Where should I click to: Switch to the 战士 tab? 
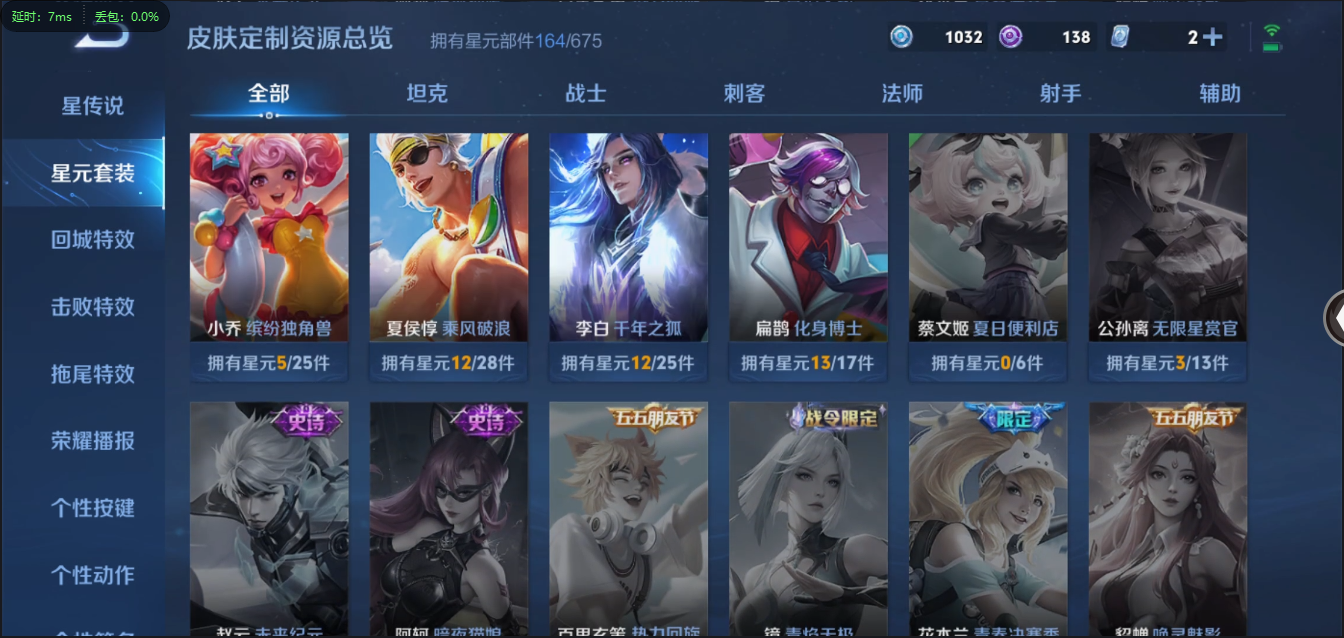click(x=585, y=94)
